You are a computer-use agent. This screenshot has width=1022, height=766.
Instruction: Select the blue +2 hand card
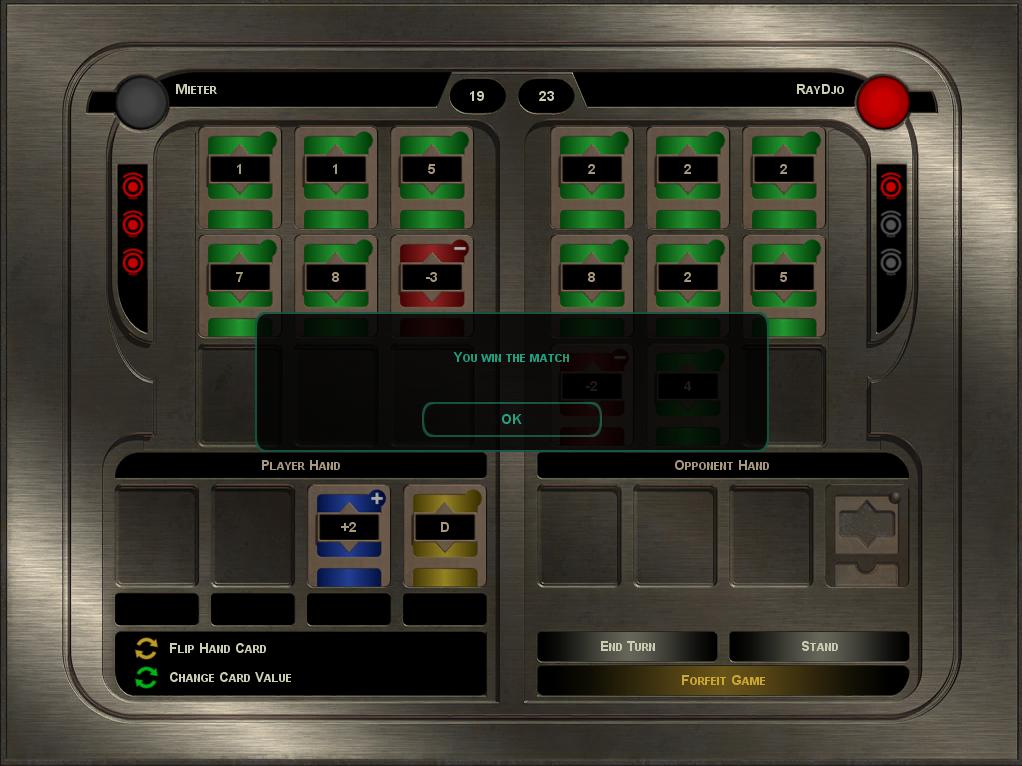(349, 535)
